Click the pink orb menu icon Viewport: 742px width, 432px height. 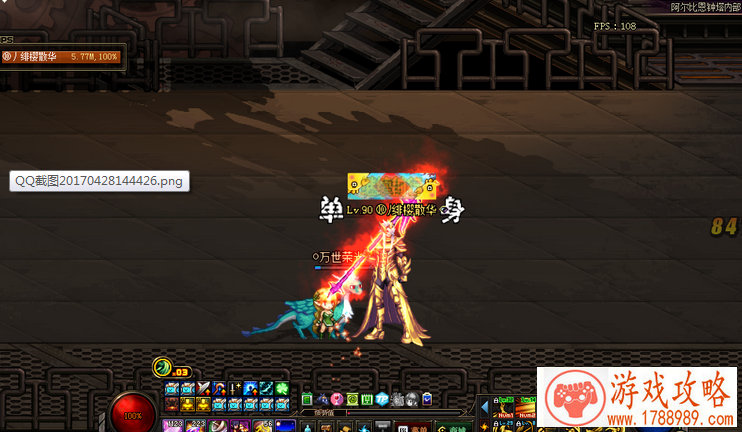(337, 400)
